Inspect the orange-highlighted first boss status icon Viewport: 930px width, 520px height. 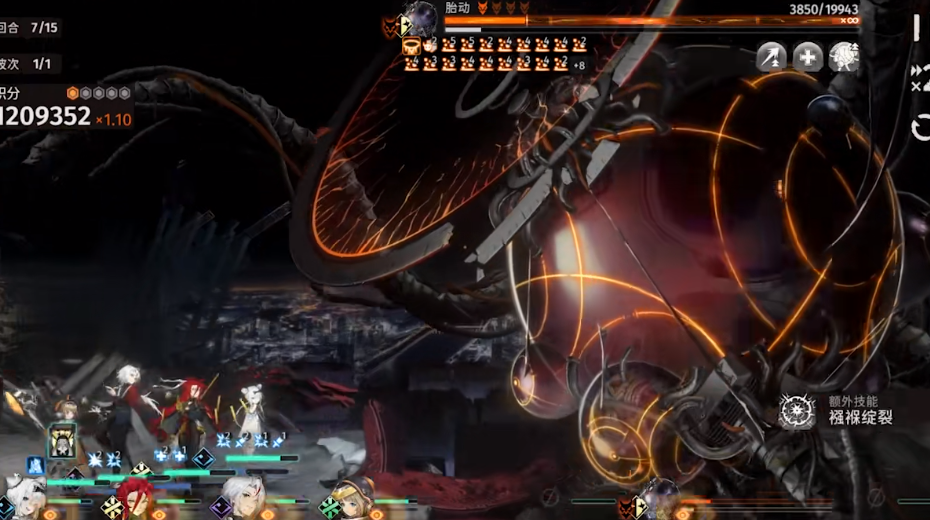click(410, 45)
